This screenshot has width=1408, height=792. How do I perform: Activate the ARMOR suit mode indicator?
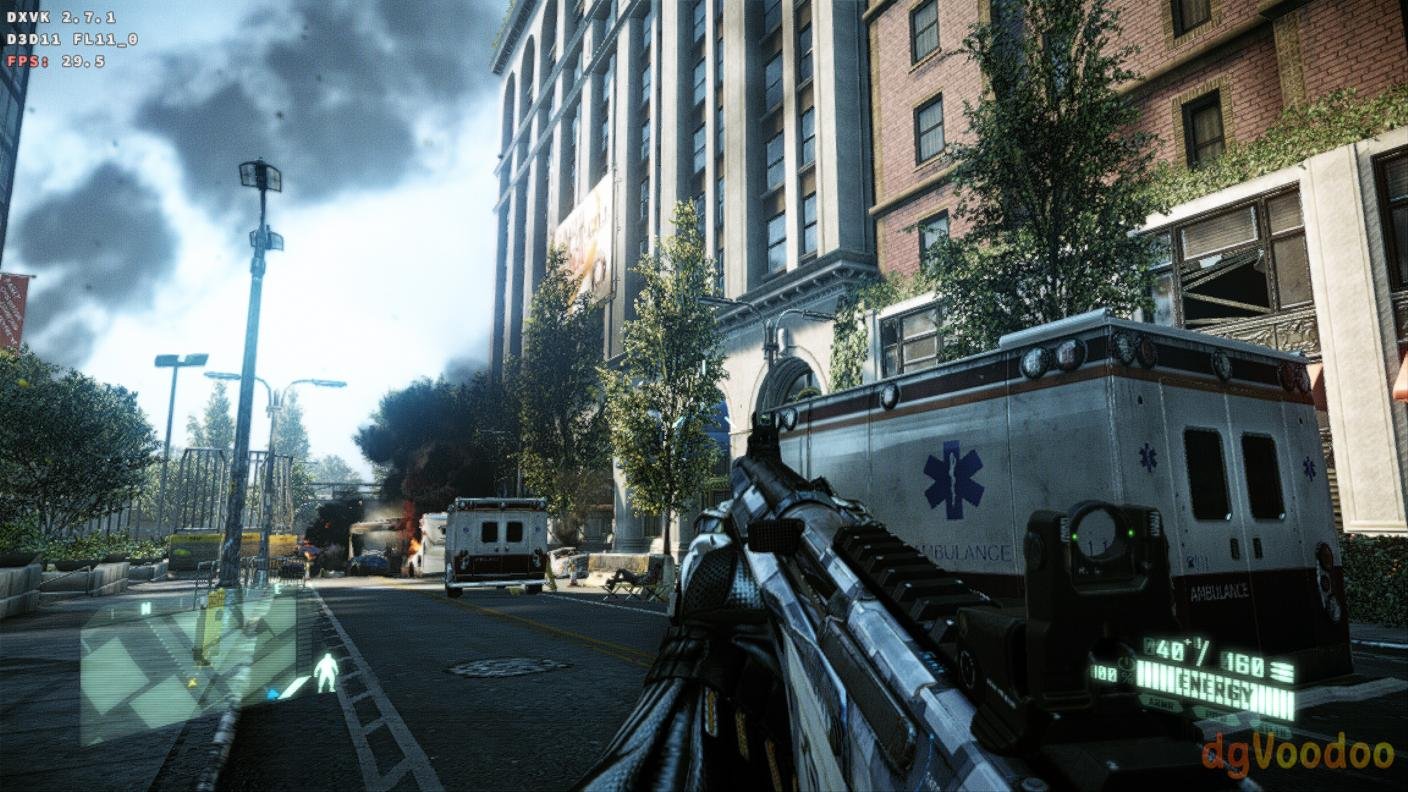coord(1159,704)
